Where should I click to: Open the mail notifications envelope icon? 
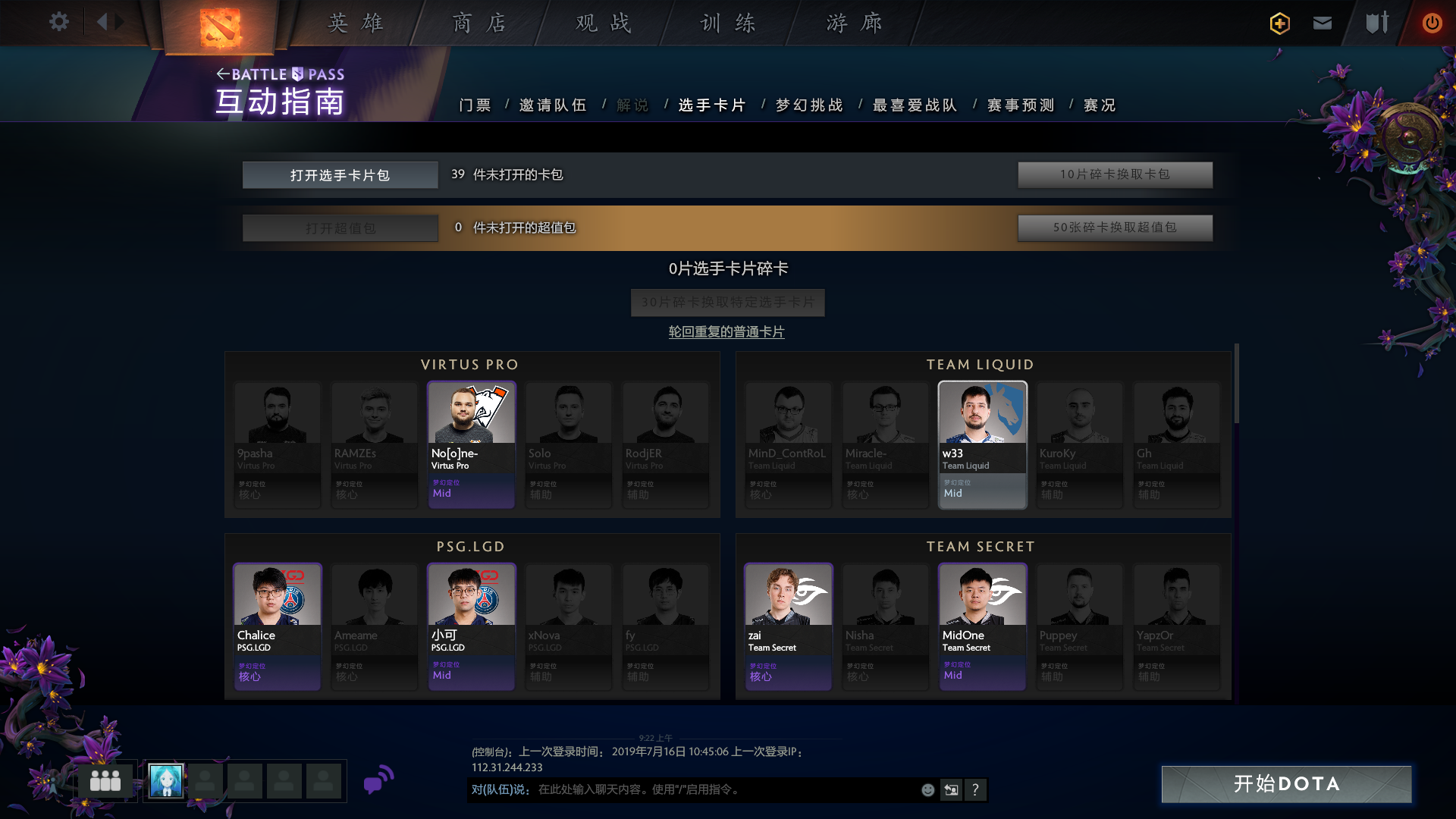tap(1323, 24)
